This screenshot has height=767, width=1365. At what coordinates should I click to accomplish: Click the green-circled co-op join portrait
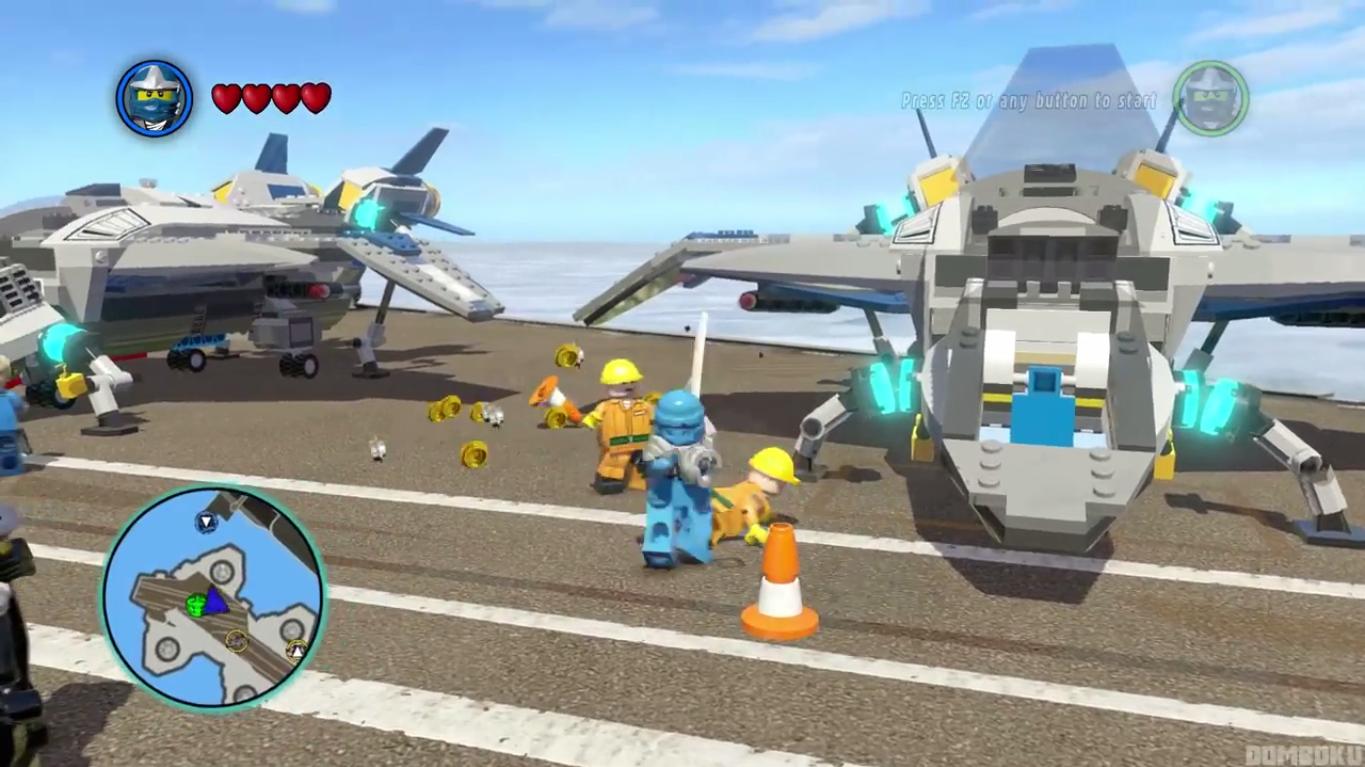1211,100
